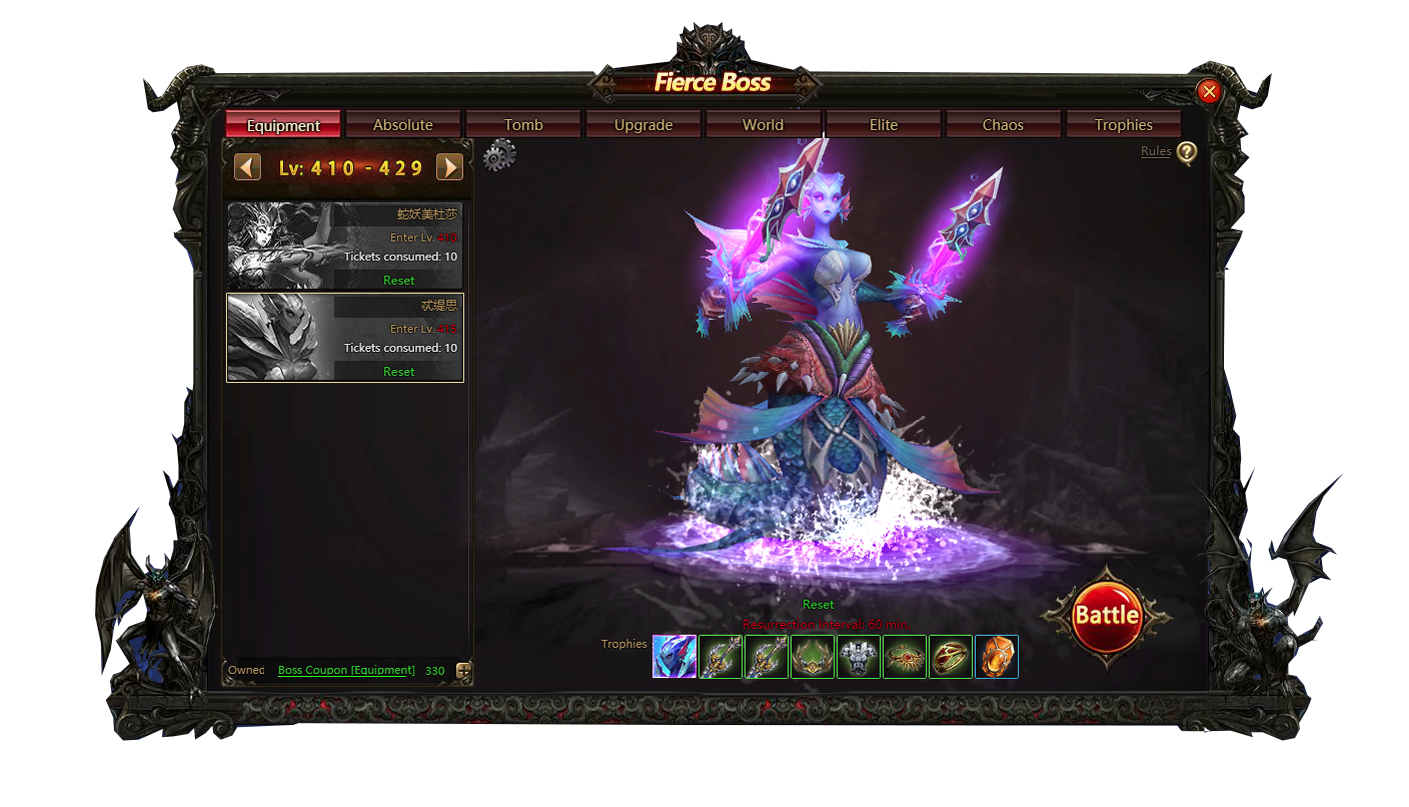Switch to the World boss tab
Screen dimensions: 1409x807
point(763,125)
